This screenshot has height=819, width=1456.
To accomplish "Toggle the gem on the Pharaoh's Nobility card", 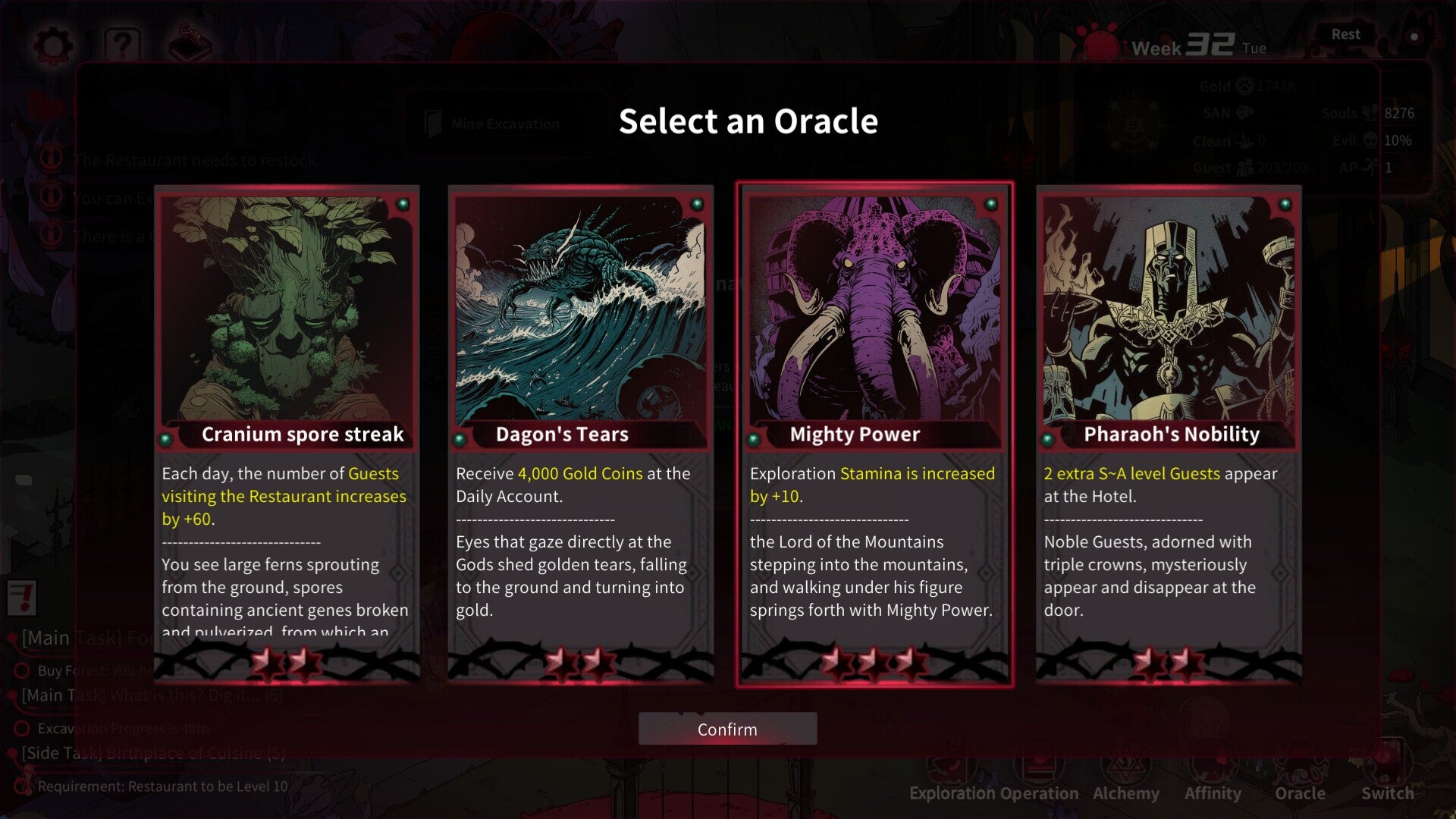I will (x=1284, y=203).
